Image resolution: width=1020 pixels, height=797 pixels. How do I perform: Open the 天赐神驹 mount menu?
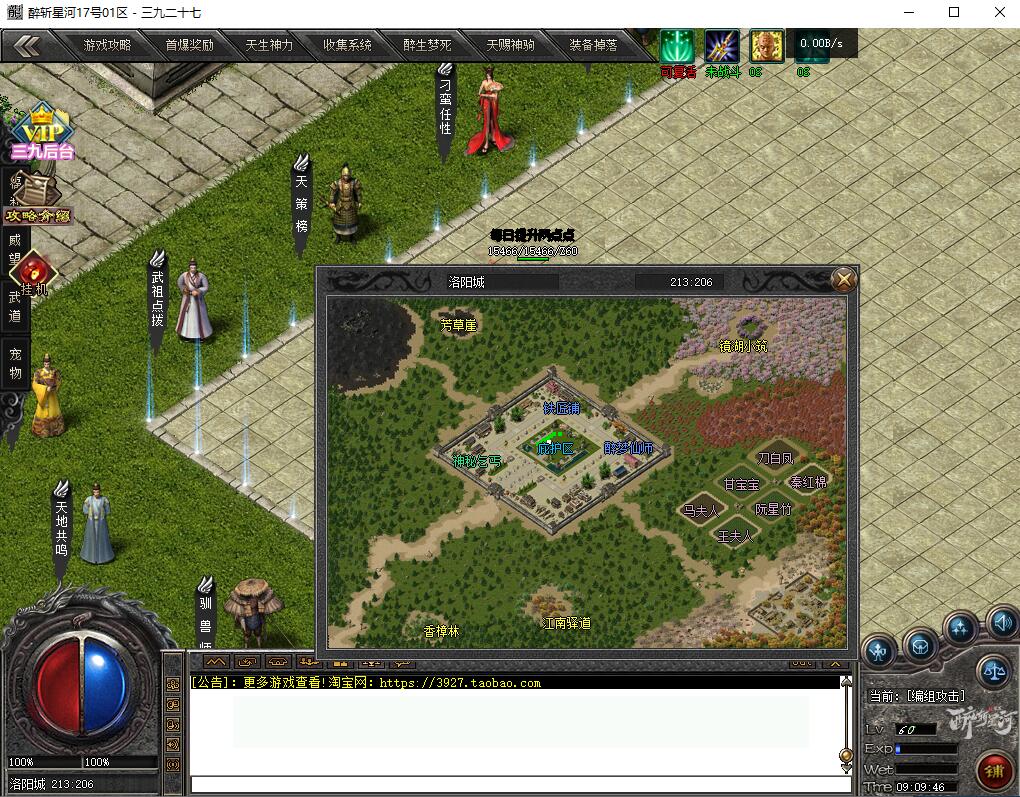(510, 45)
